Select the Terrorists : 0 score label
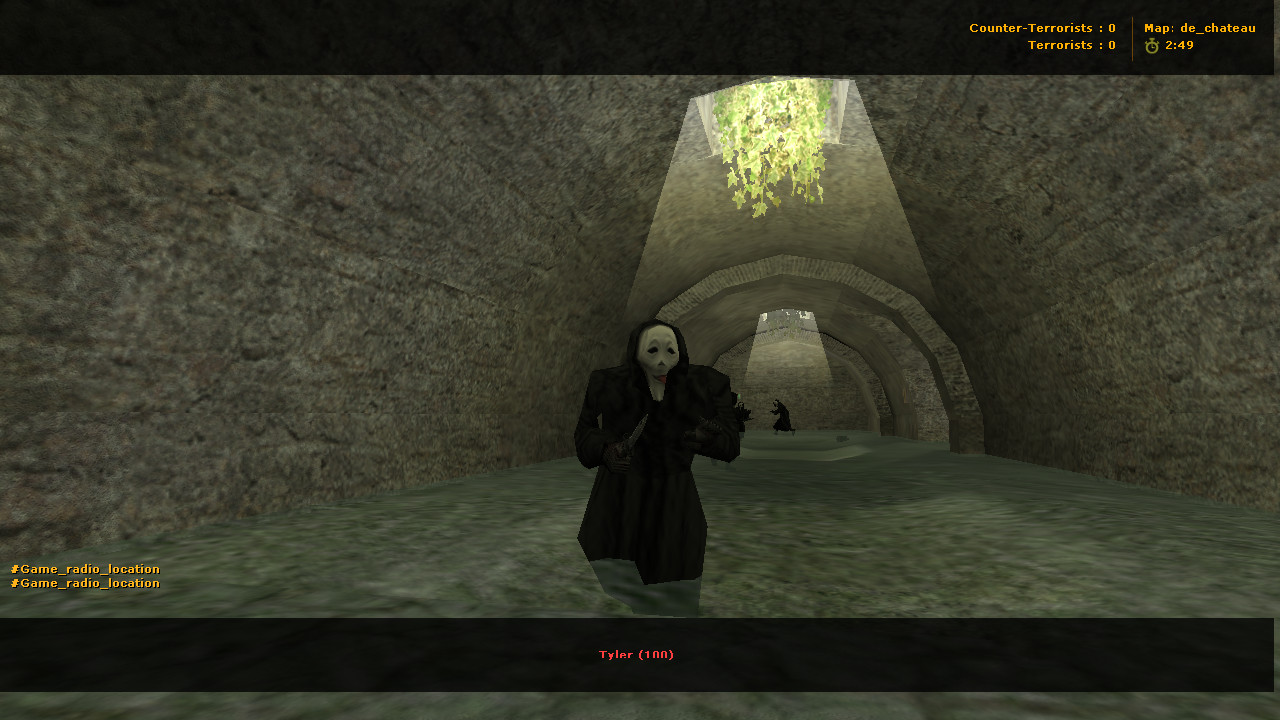Image resolution: width=1280 pixels, height=720 pixels. click(1071, 44)
